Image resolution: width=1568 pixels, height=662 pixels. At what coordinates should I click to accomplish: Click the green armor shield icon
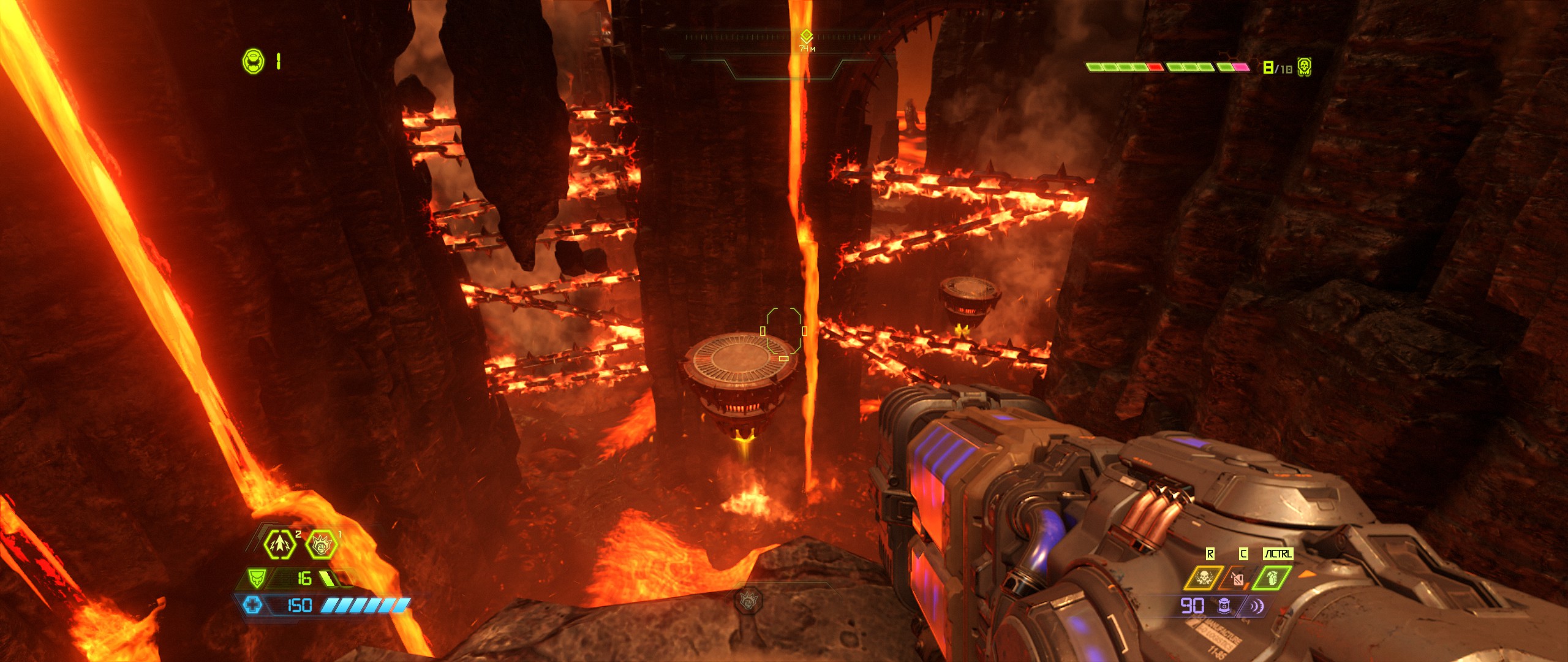256,577
